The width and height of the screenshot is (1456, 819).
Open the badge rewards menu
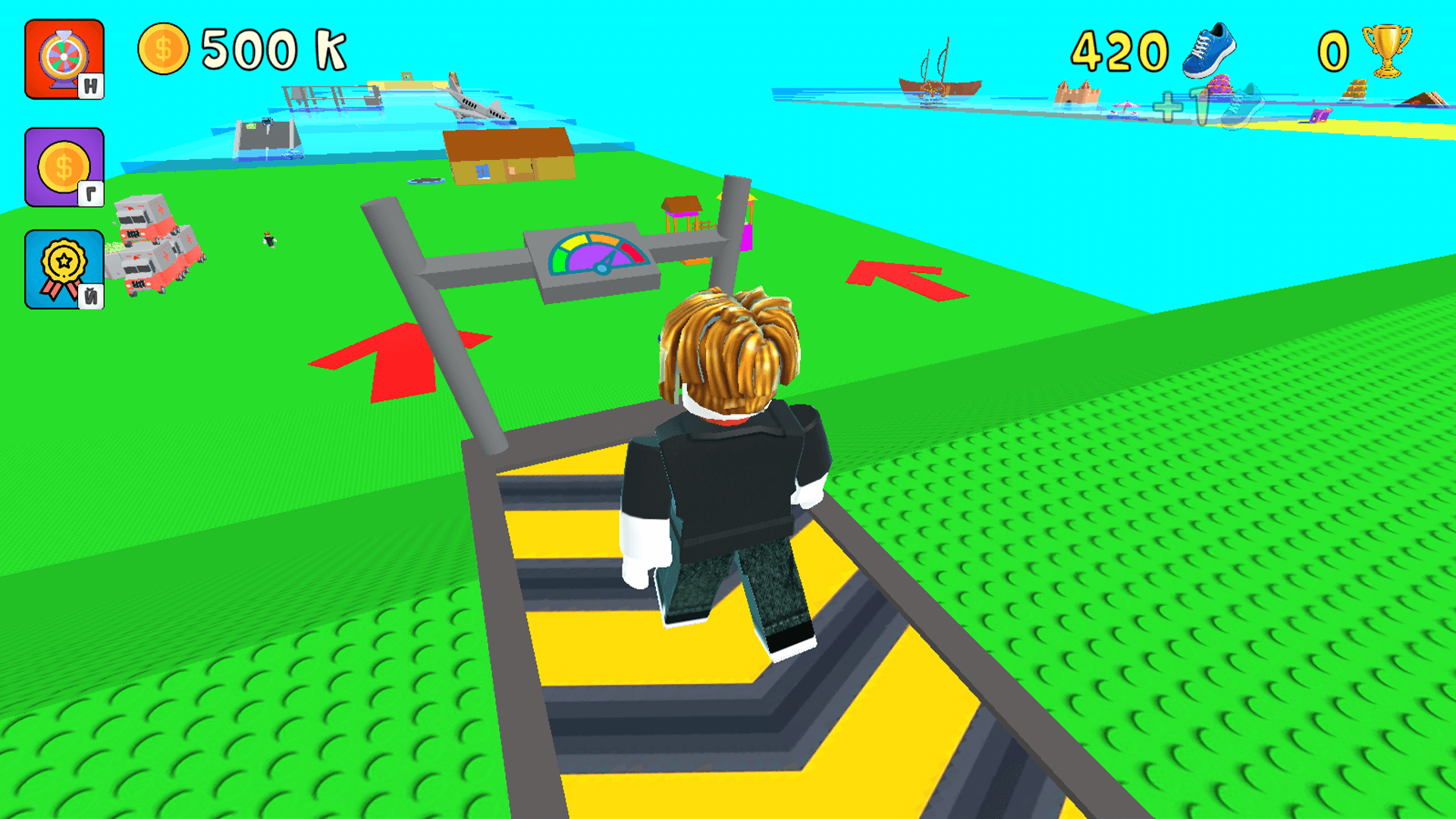[x=64, y=267]
